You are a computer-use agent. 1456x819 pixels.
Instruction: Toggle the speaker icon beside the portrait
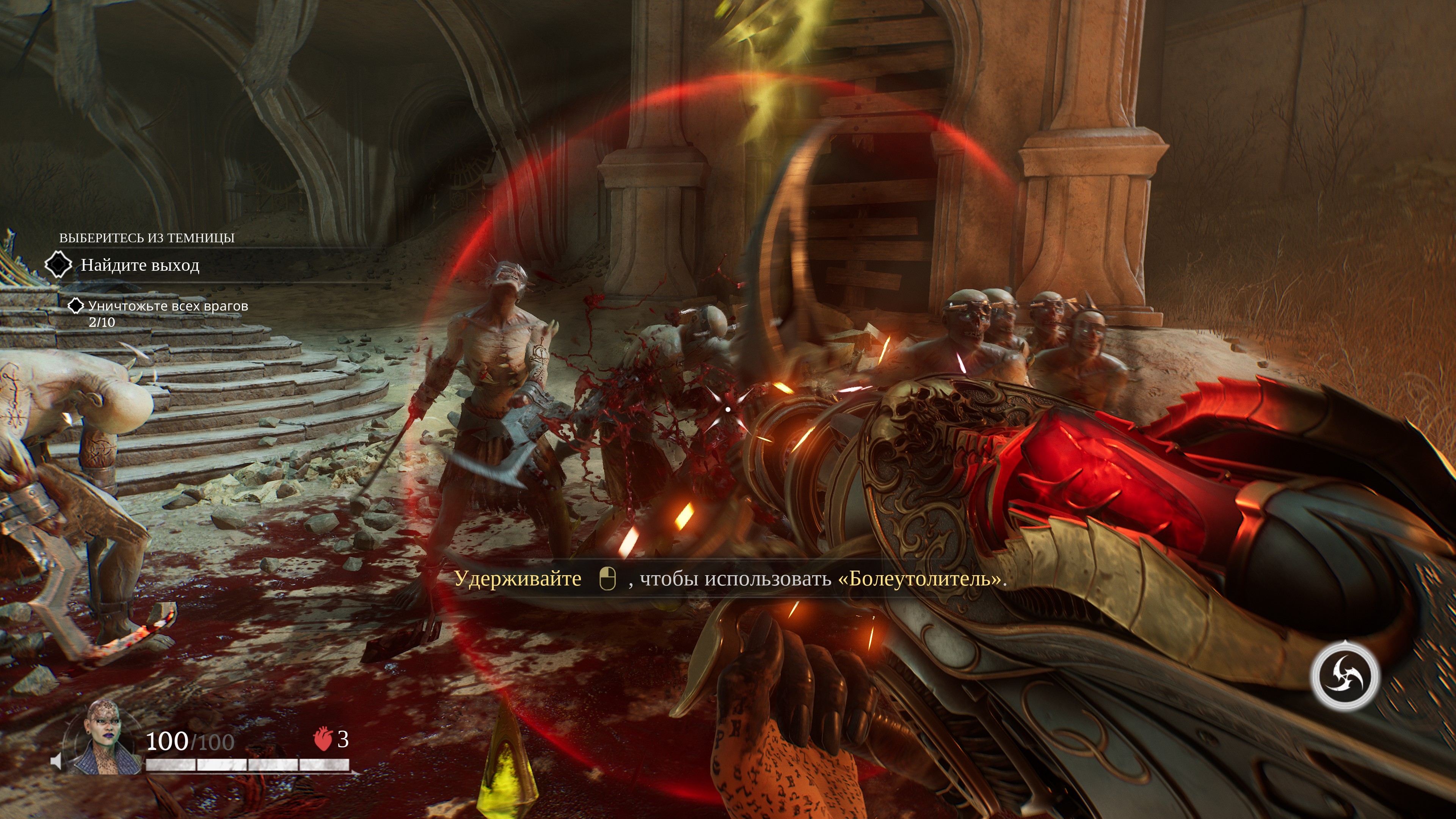56,761
